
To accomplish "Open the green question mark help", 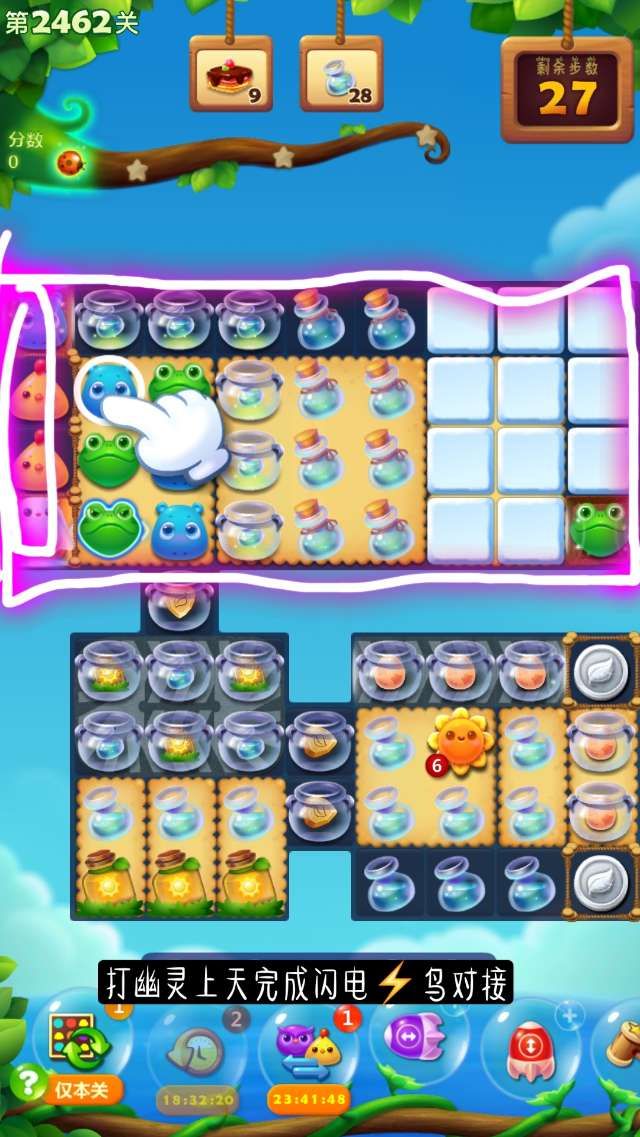I will [30, 1082].
